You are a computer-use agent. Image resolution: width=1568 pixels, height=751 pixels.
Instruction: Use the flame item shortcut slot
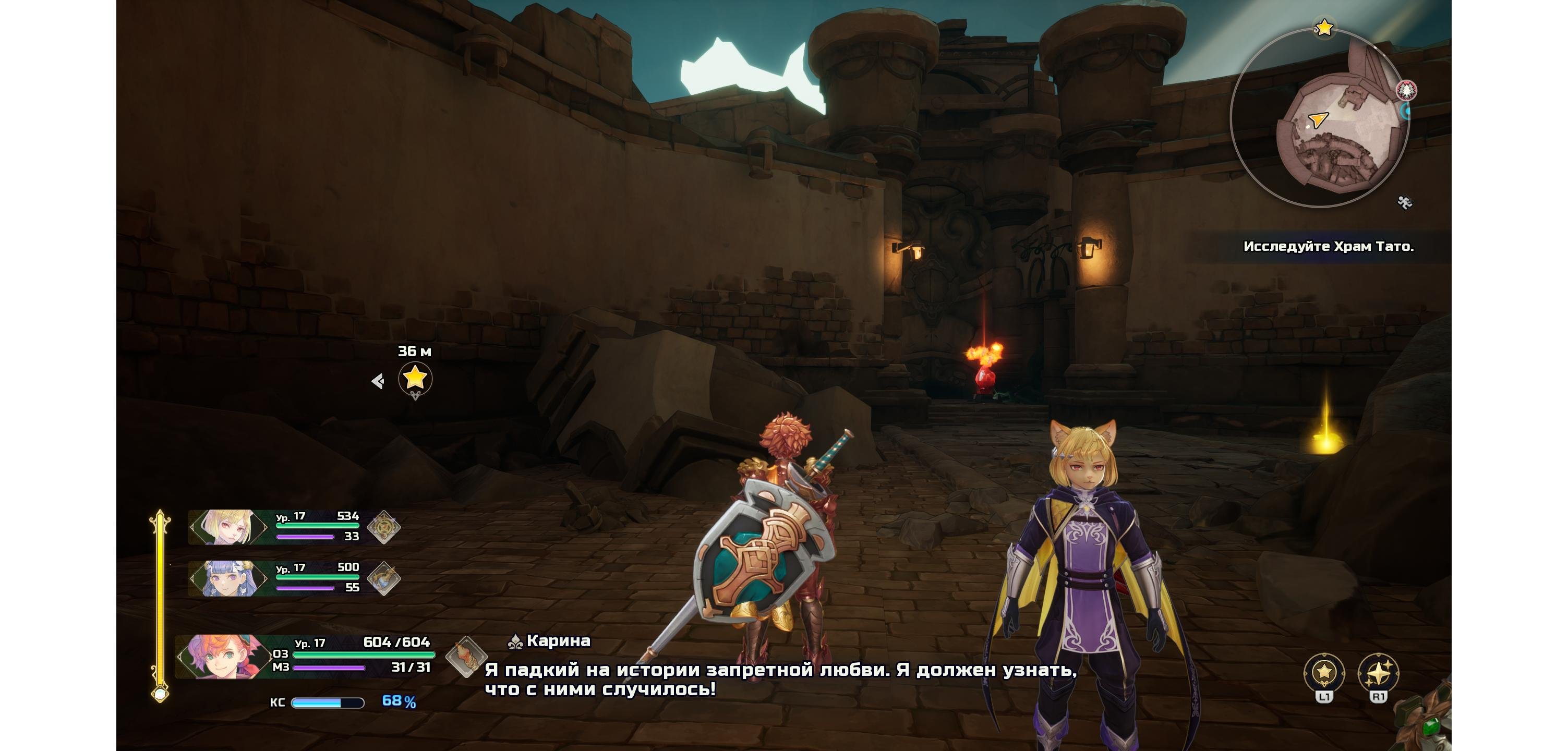click(x=466, y=657)
